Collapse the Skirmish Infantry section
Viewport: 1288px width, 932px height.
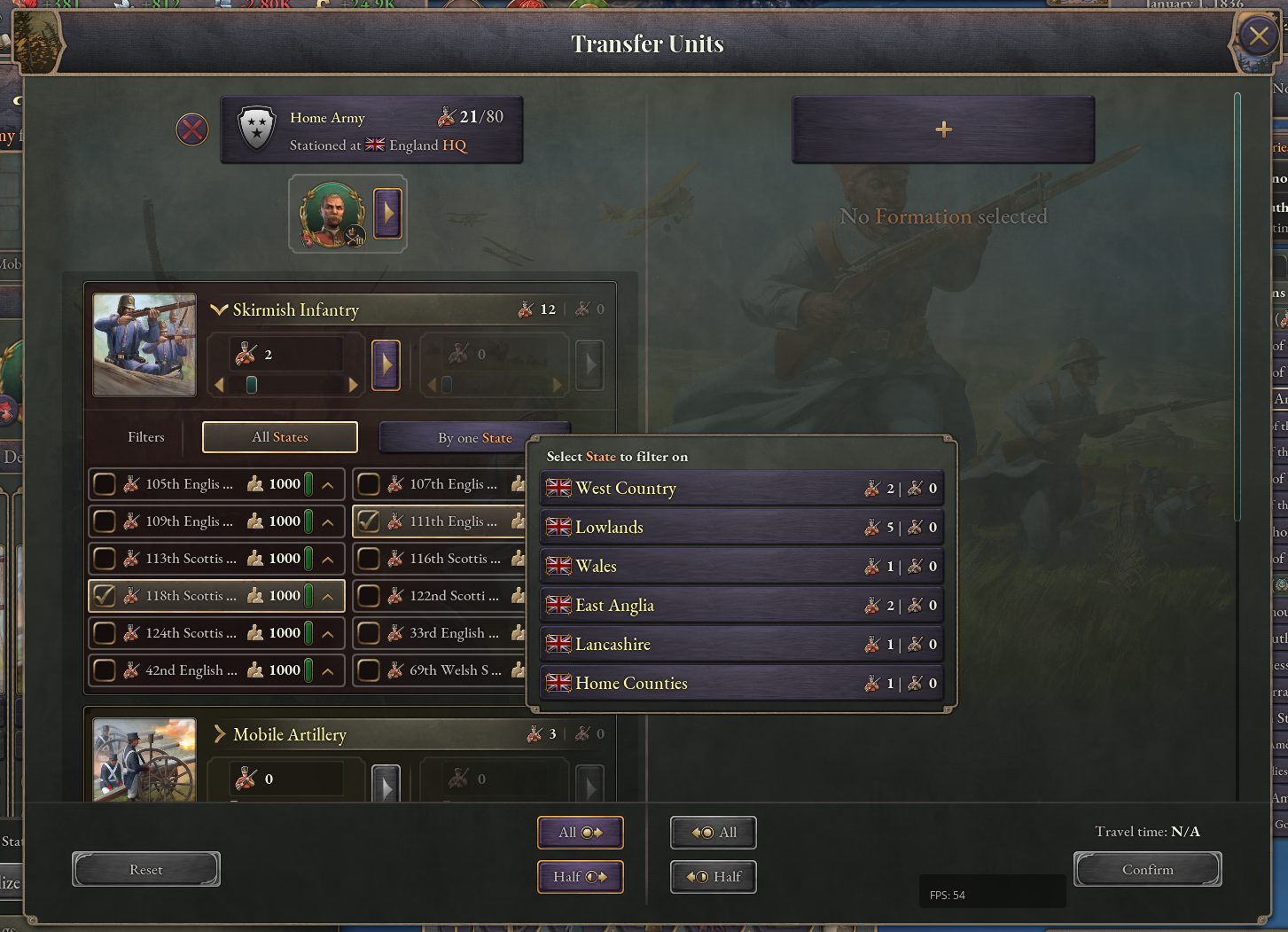(217, 309)
